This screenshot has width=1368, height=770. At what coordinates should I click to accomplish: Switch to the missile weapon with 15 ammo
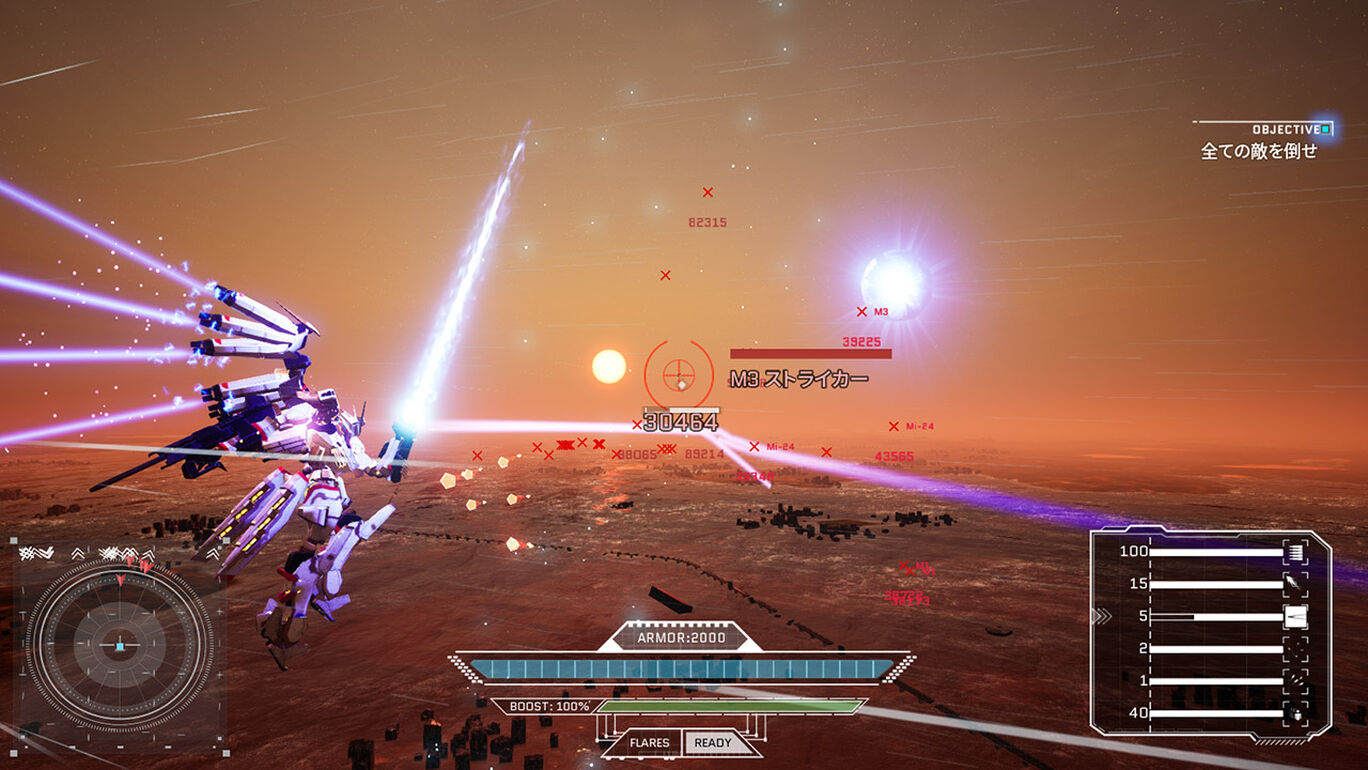(x=1295, y=584)
